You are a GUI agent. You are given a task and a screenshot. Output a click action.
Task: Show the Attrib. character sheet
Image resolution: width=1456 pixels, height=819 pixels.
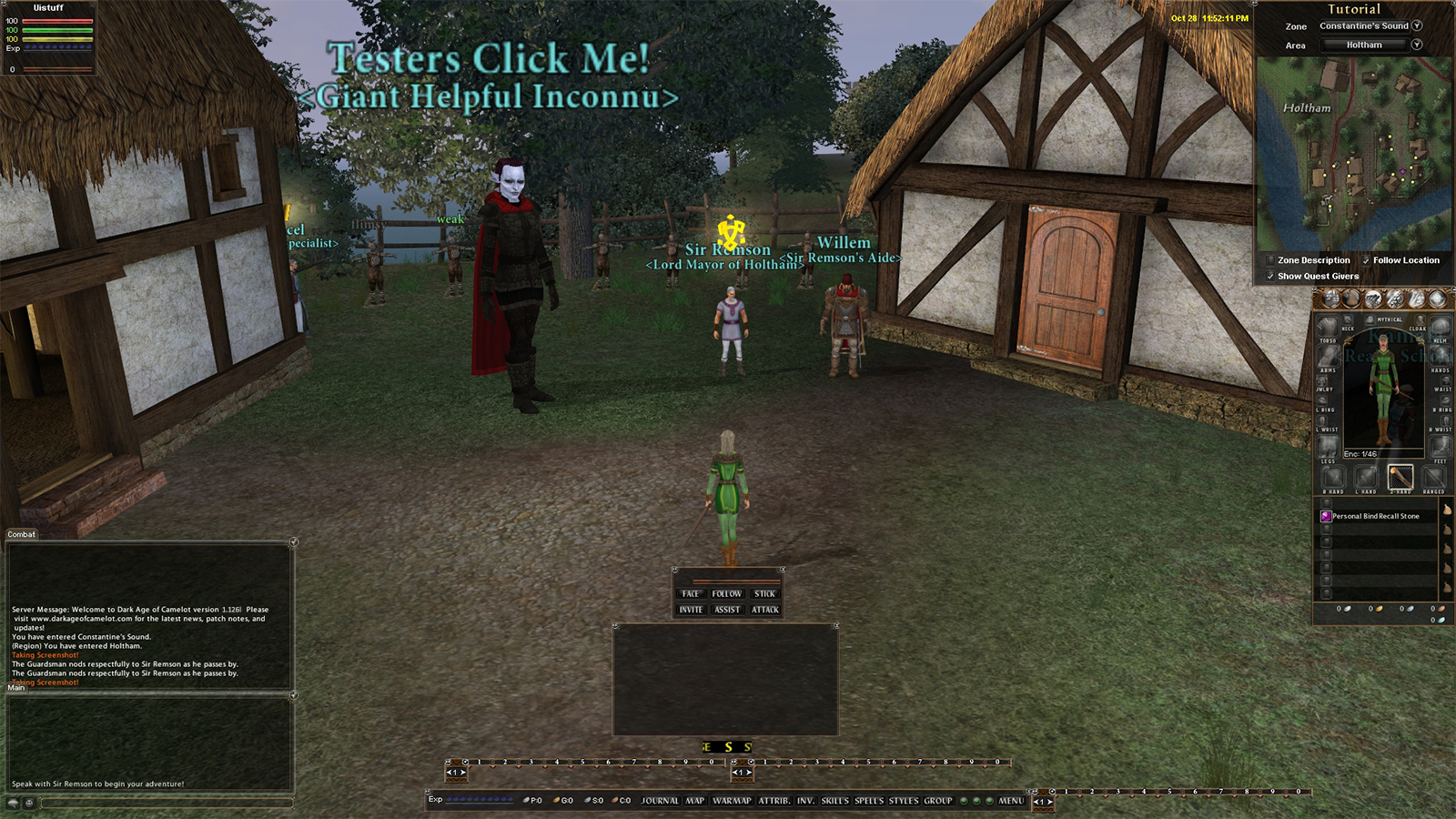774,801
